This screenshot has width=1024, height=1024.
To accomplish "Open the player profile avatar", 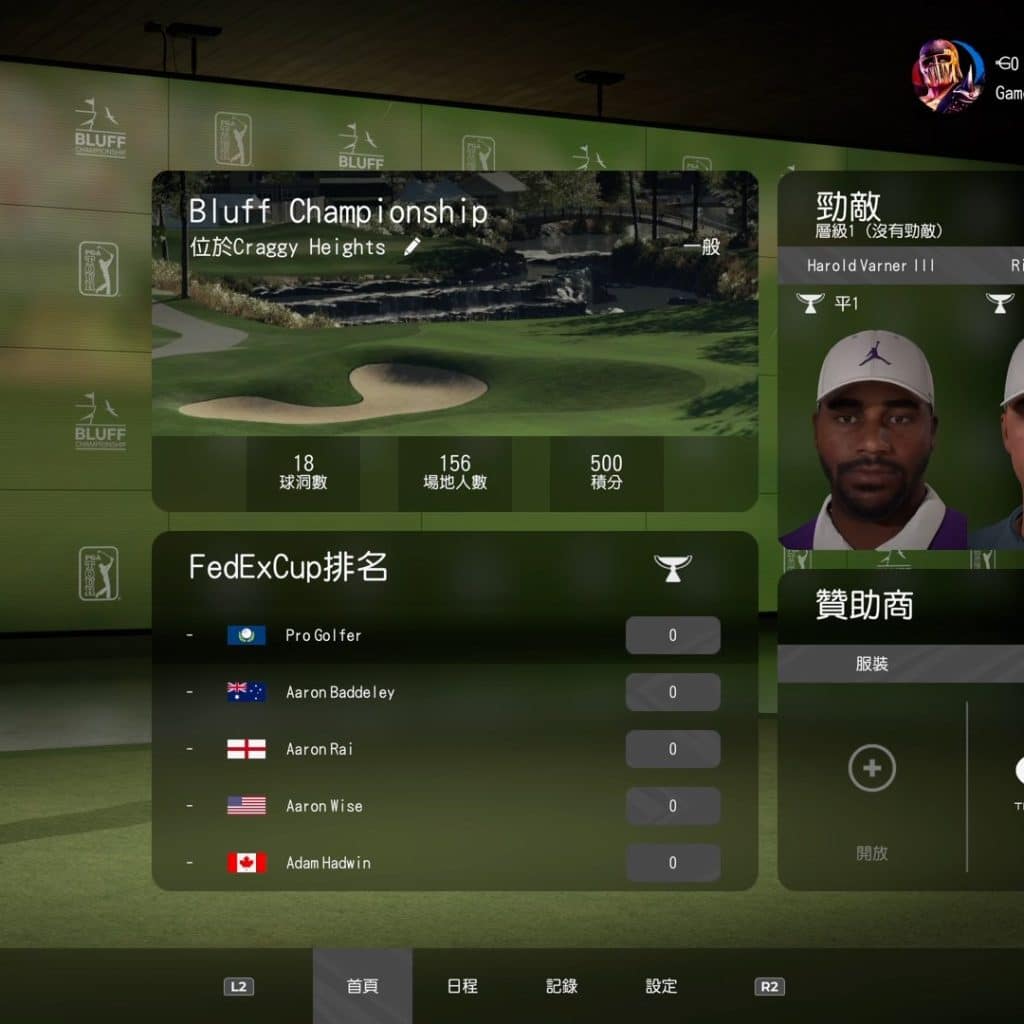I will (x=947, y=75).
